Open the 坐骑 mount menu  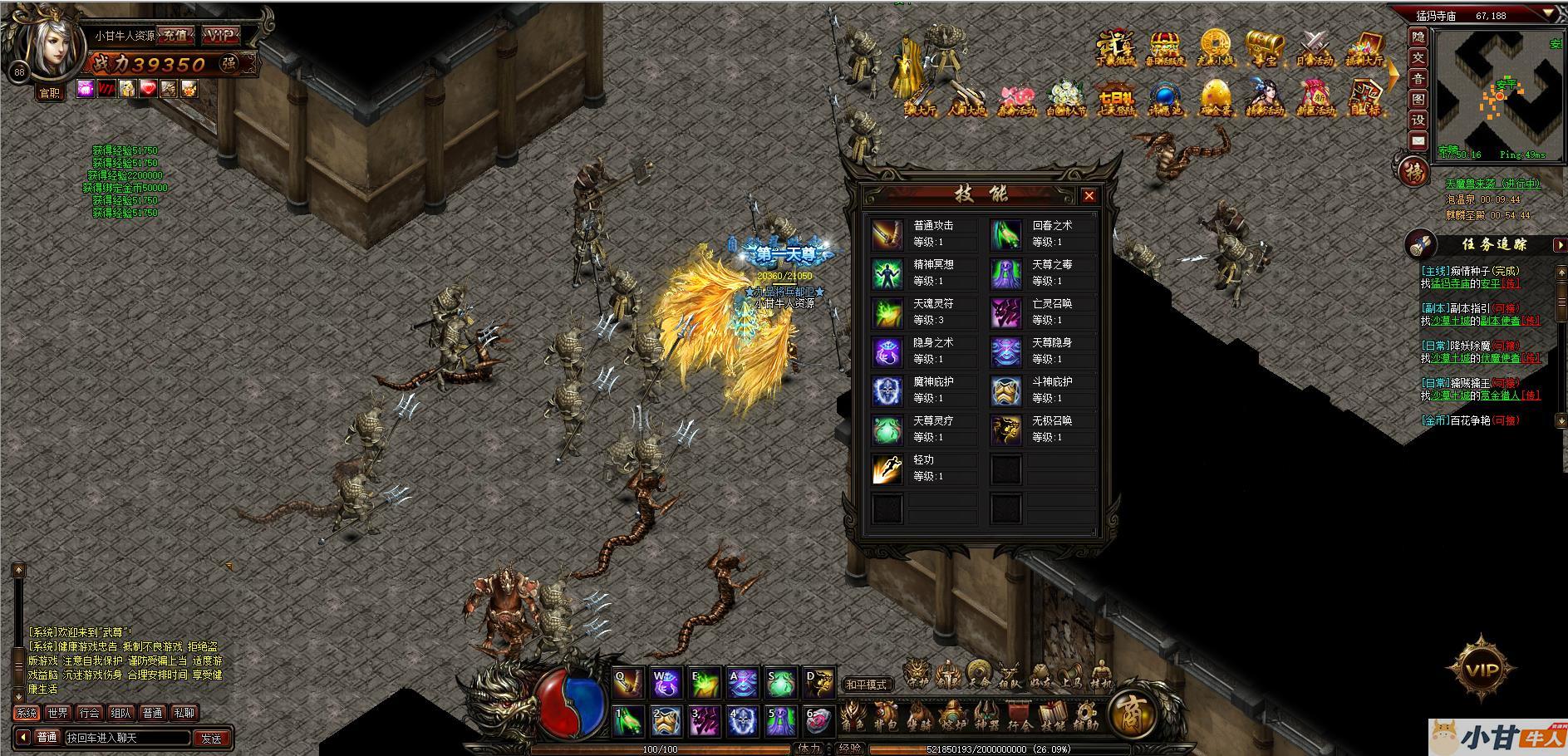918,717
